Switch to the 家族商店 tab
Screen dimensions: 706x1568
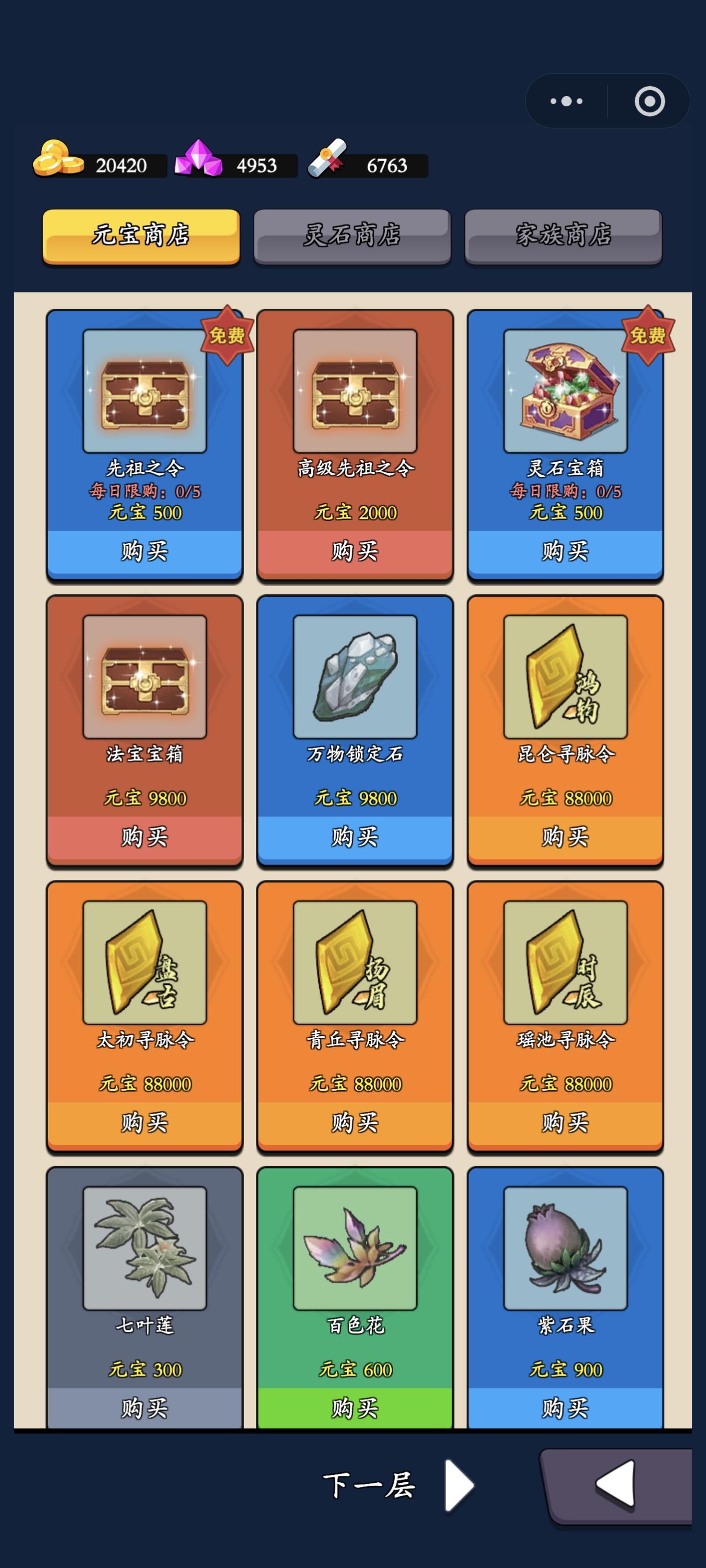coord(563,237)
